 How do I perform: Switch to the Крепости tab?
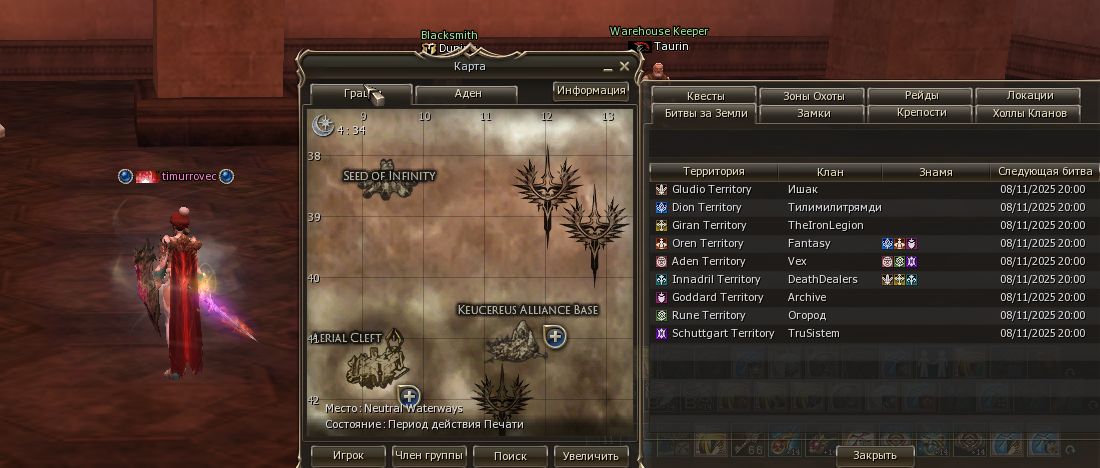tap(921, 114)
